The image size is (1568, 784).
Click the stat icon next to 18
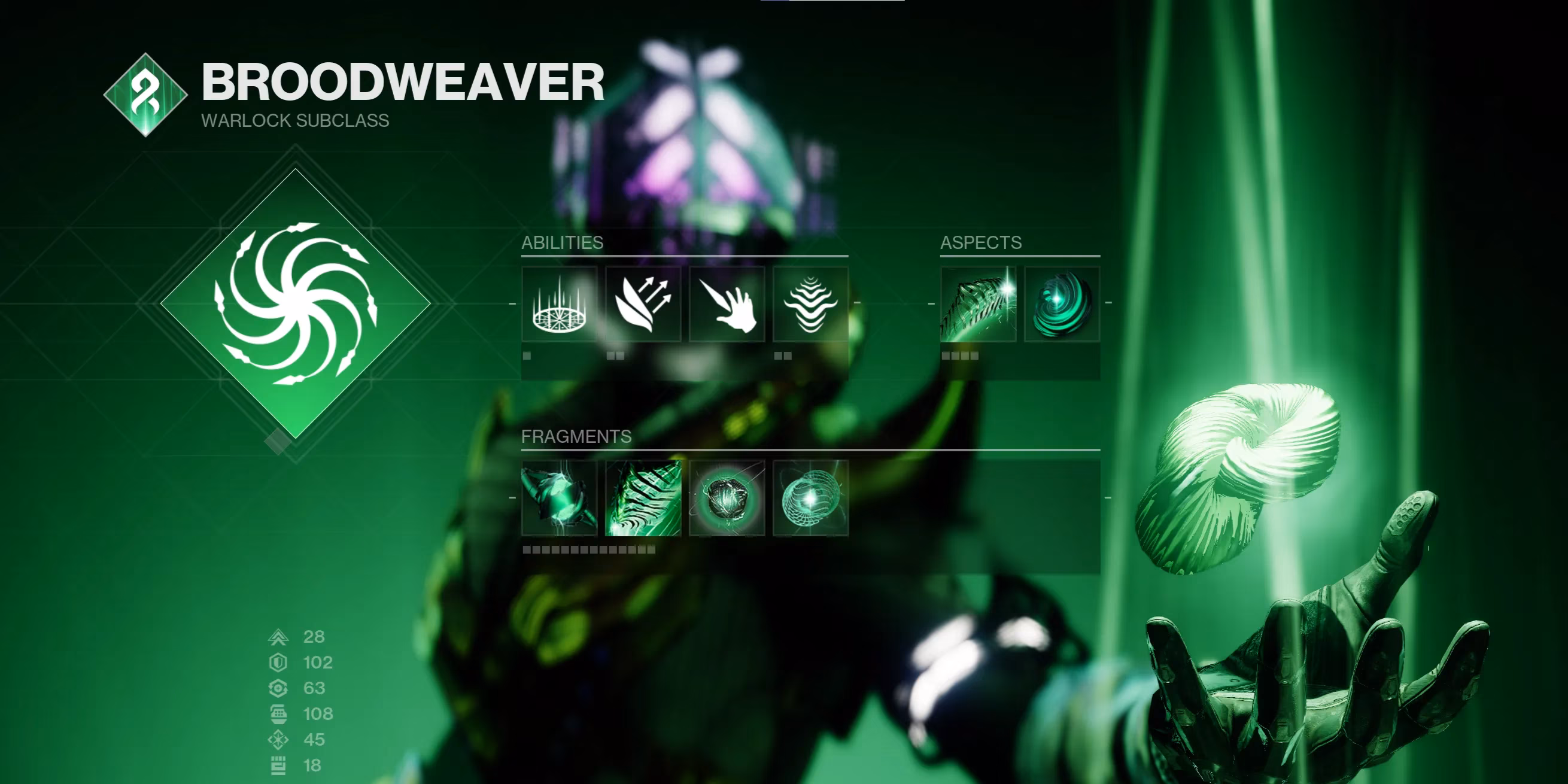pyautogui.click(x=278, y=763)
